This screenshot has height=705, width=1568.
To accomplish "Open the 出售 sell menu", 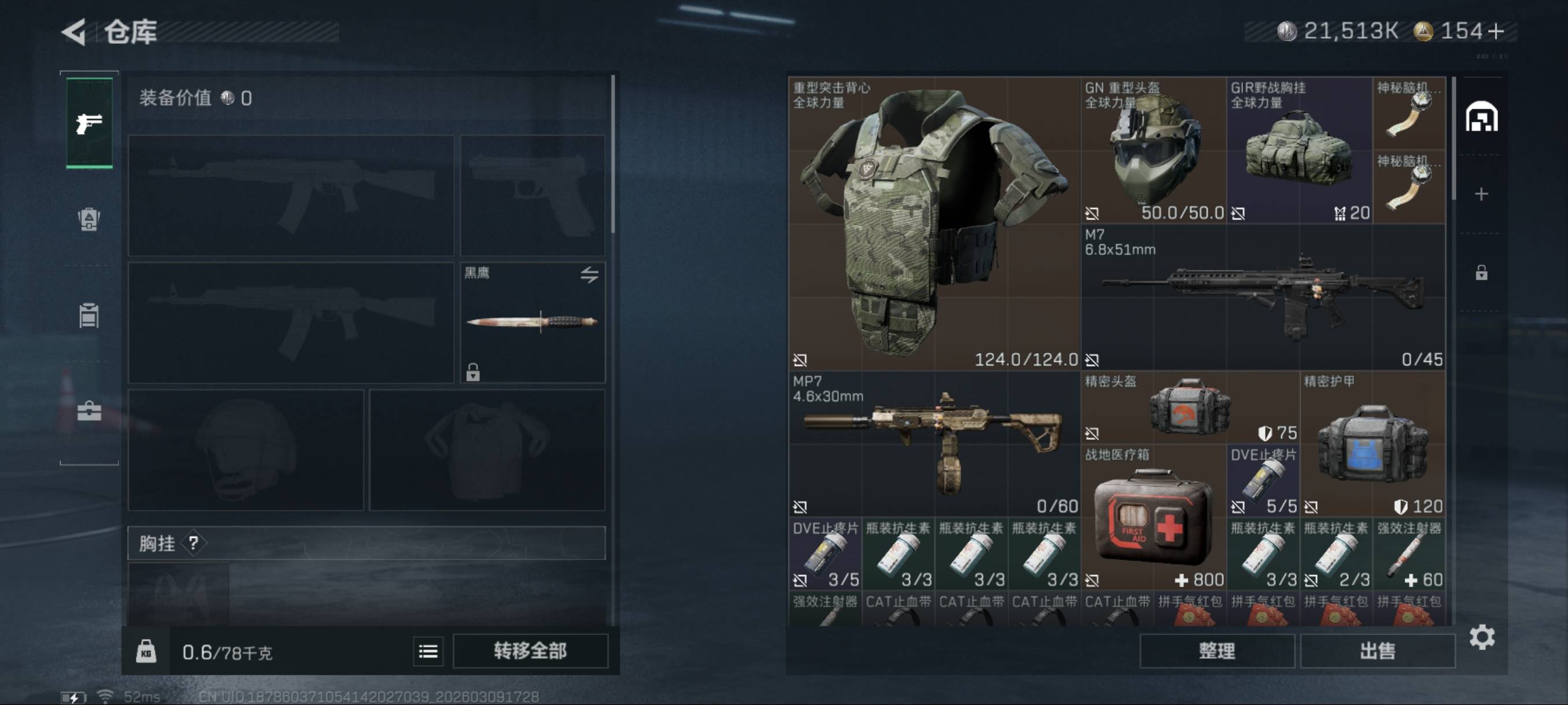I will (1377, 651).
